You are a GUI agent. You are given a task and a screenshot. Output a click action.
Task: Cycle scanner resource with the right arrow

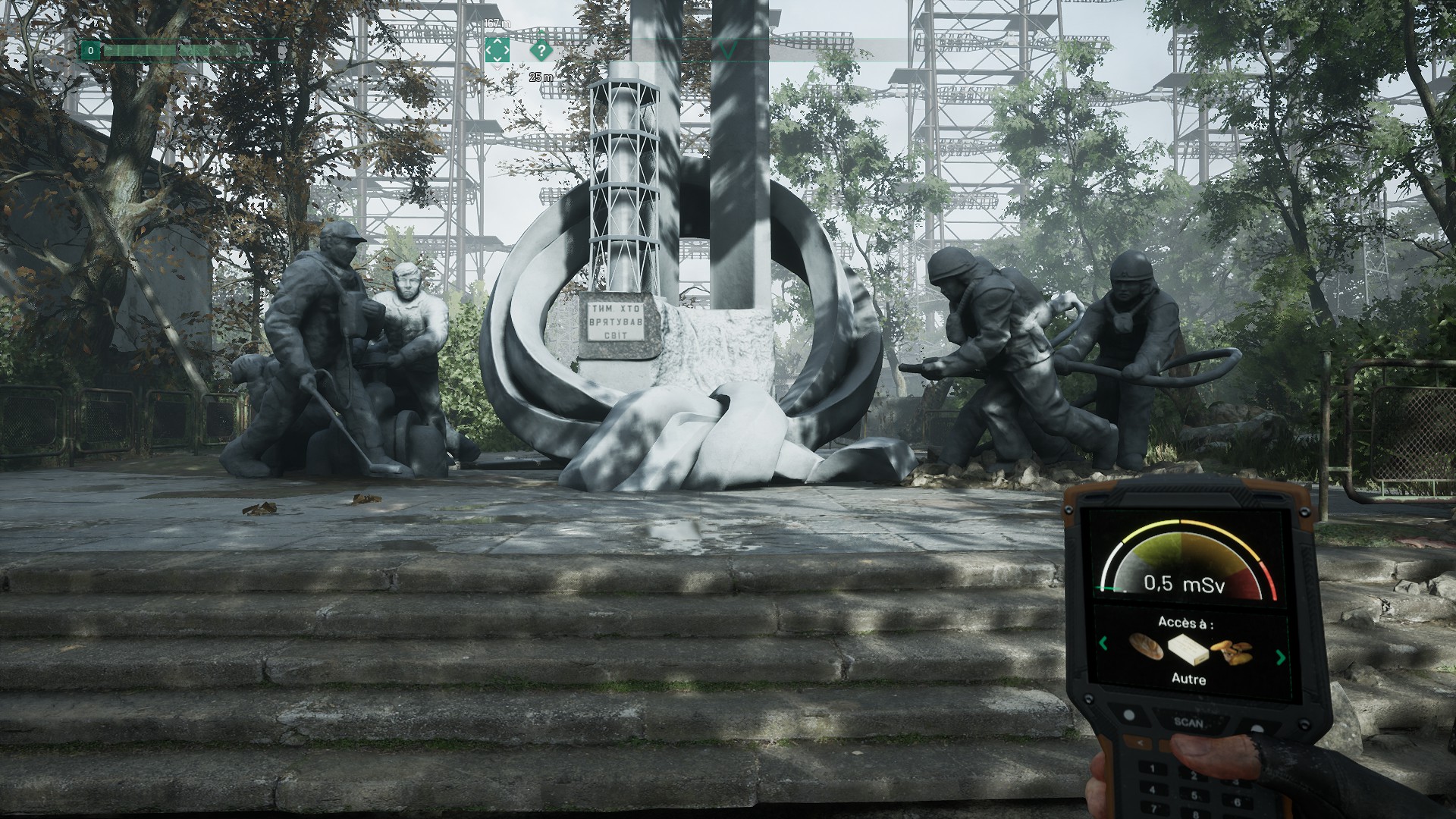pos(1282,657)
